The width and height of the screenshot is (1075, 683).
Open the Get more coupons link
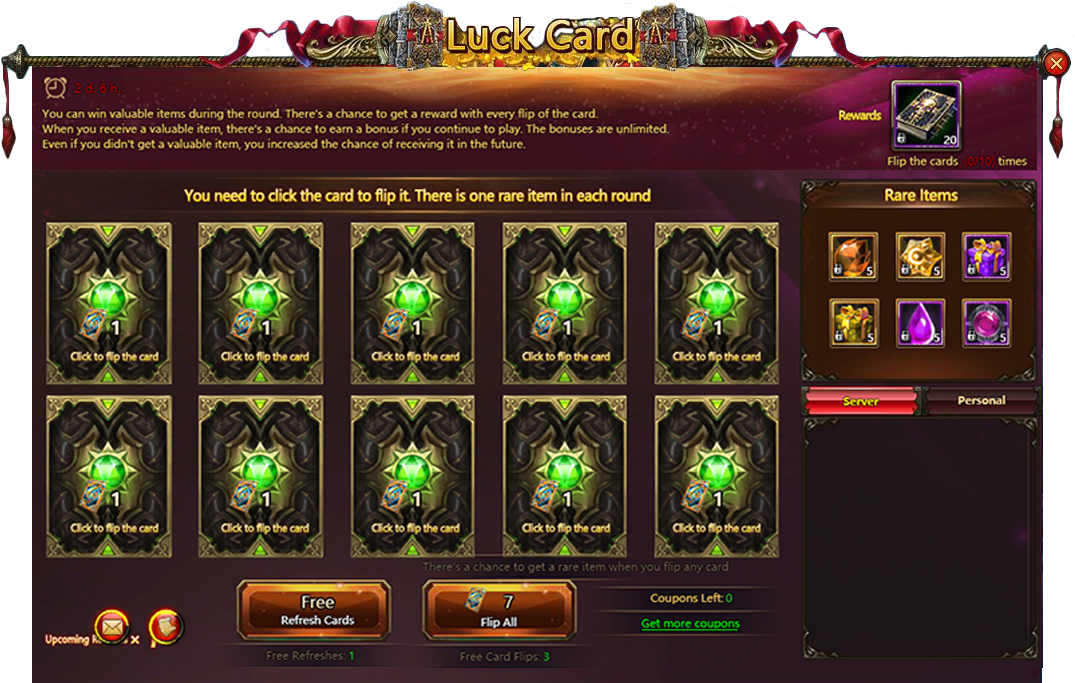[690, 624]
